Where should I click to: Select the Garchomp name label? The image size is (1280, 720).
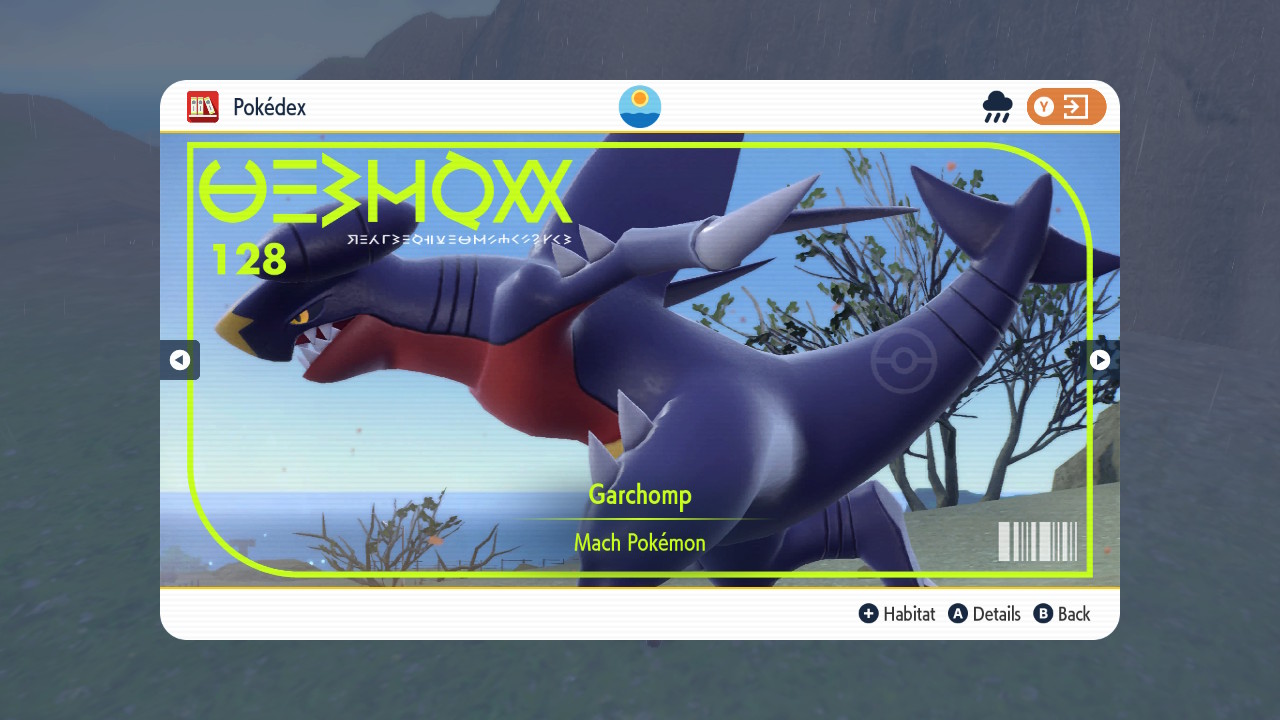[639, 494]
